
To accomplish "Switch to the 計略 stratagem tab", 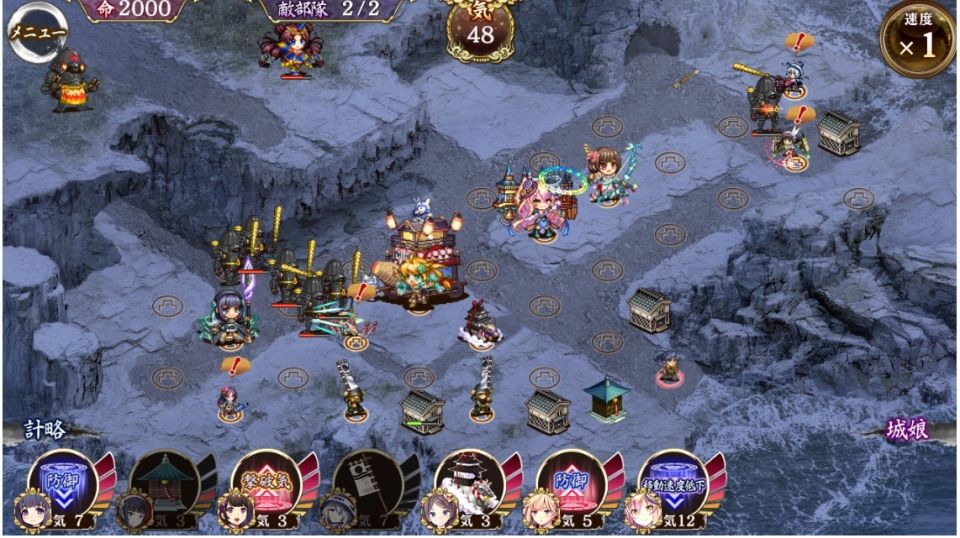I will [45, 430].
